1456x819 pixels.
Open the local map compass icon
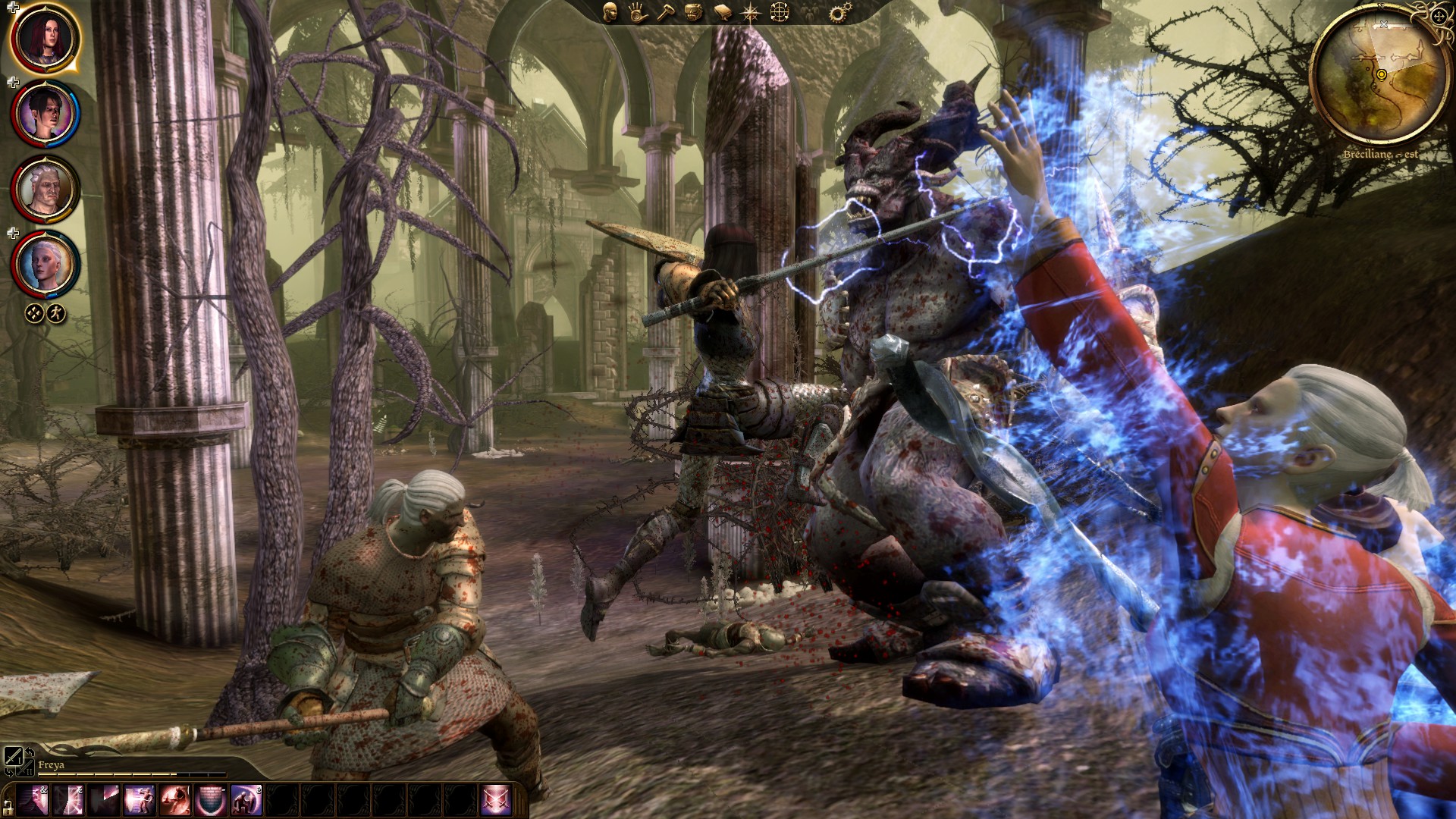(751, 14)
